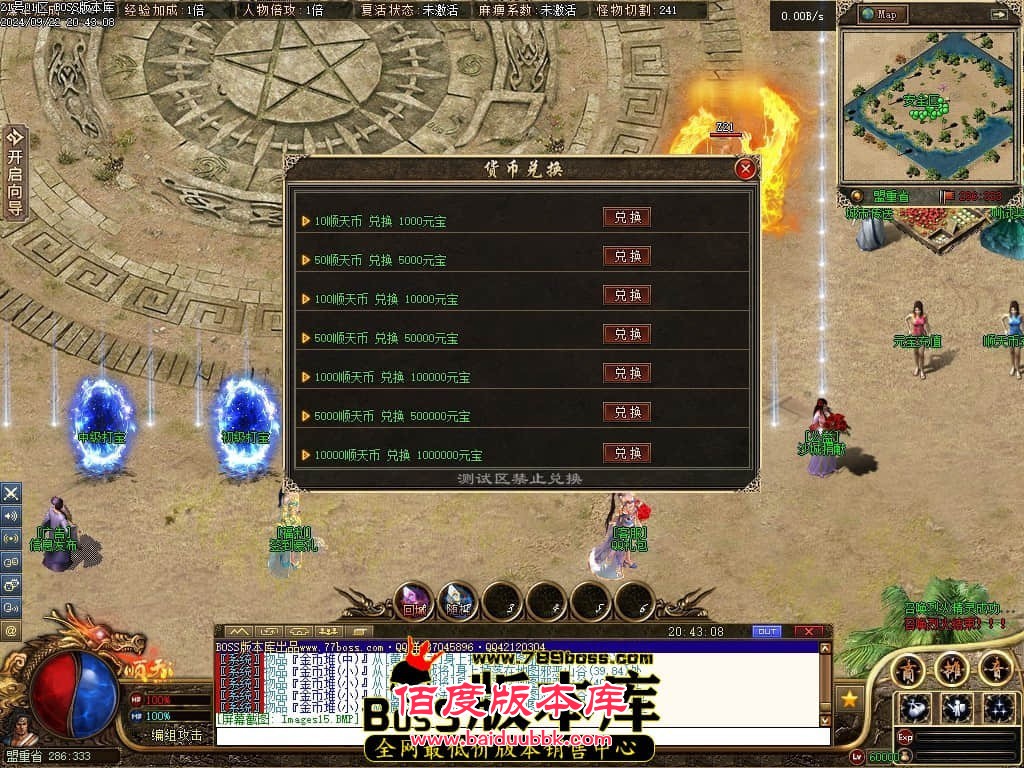1024x768 pixels.
Task: Exchange 10 顺天币 for 1000 元宝
Action: (x=627, y=216)
